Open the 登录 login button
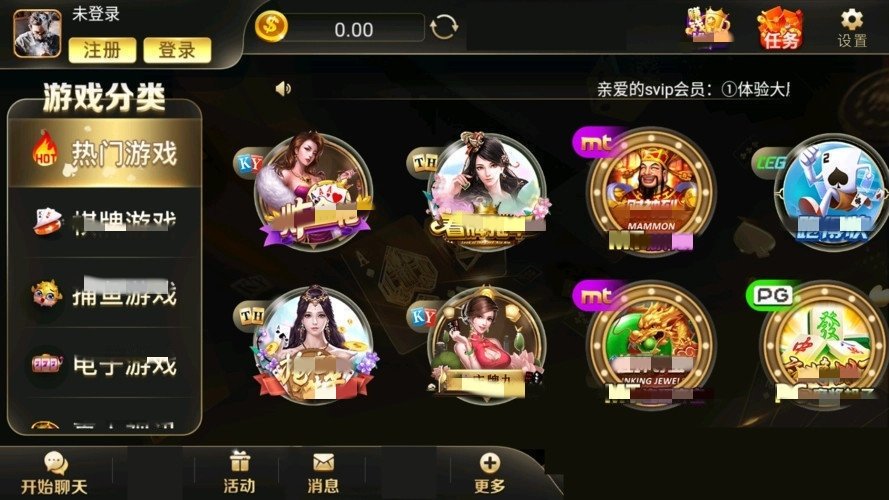This screenshot has width=889, height=500. tap(177, 49)
